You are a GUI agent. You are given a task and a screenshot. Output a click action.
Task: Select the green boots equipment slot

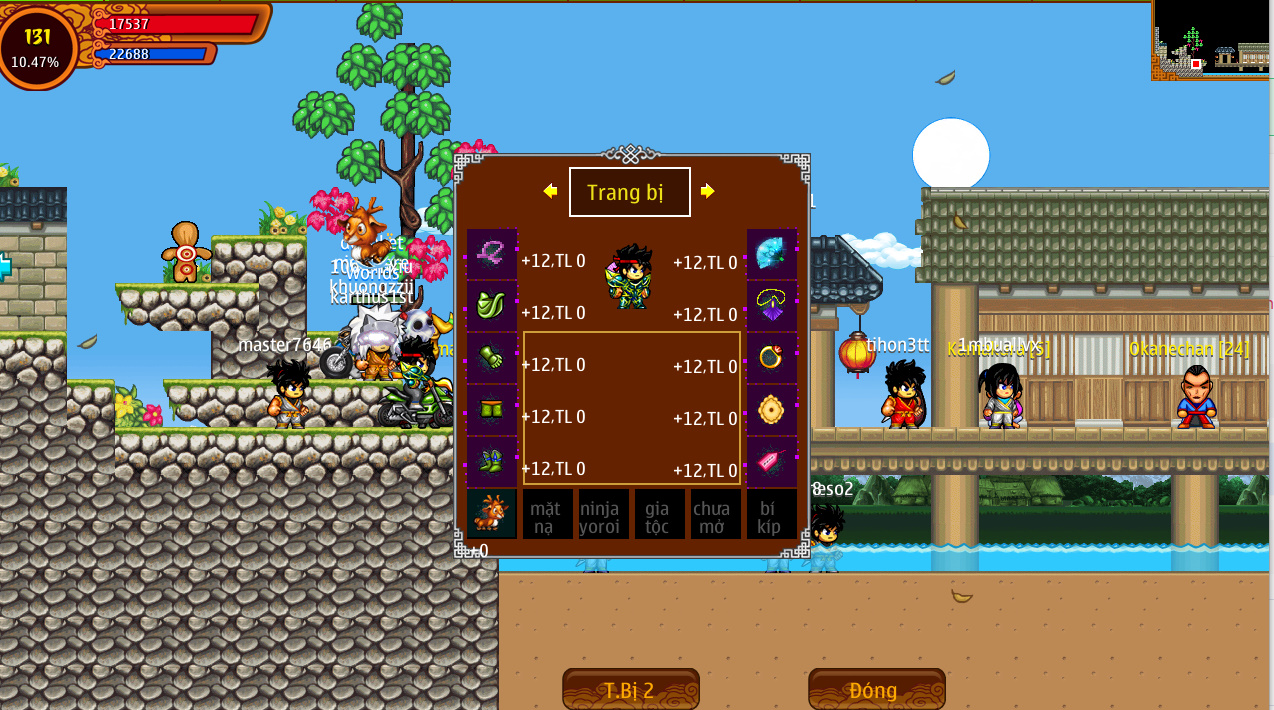(492, 462)
